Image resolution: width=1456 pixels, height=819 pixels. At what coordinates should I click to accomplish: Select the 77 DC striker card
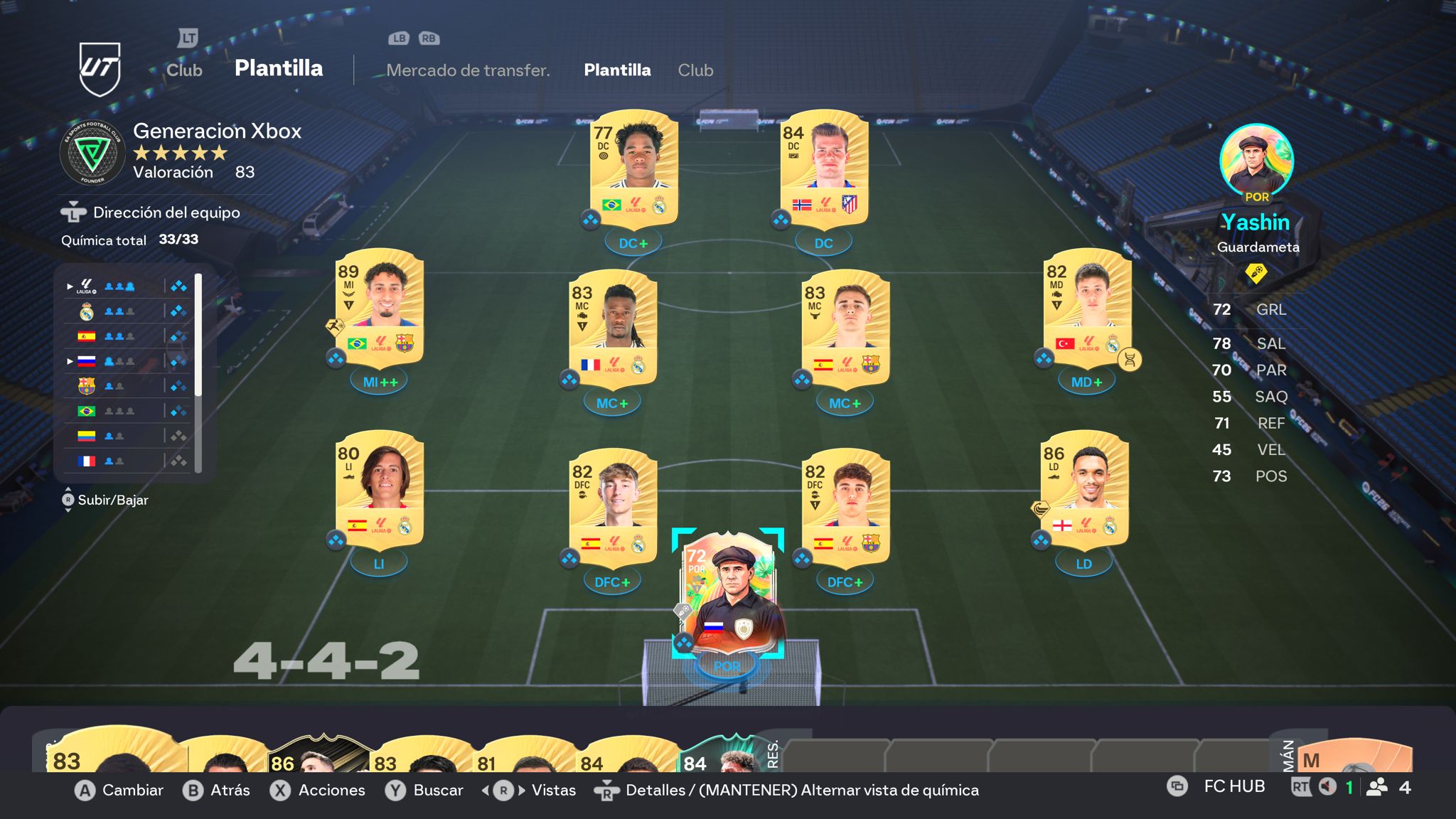click(634, 168)
